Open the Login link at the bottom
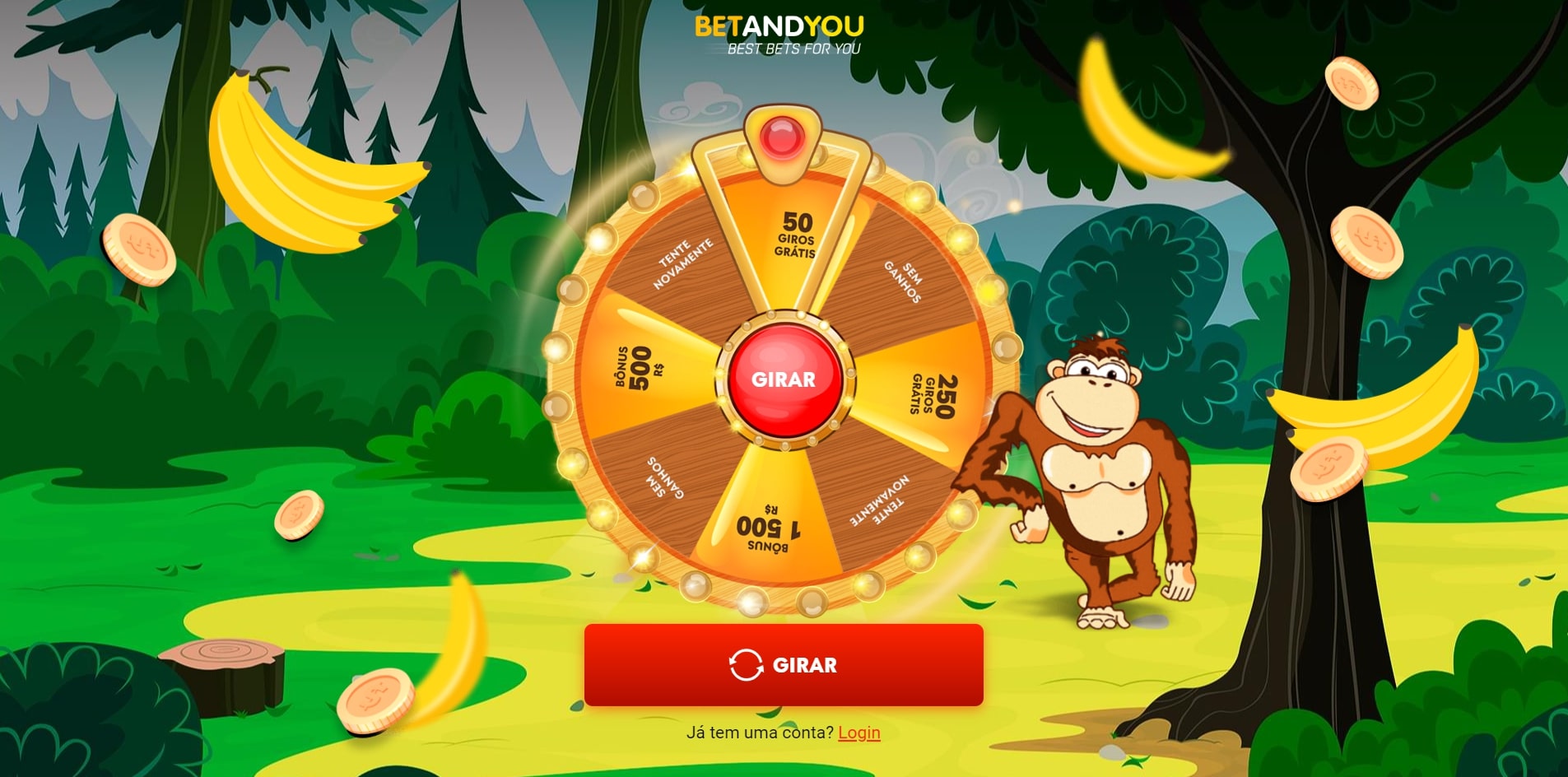1568x777 pixels. tap(858, 732)
